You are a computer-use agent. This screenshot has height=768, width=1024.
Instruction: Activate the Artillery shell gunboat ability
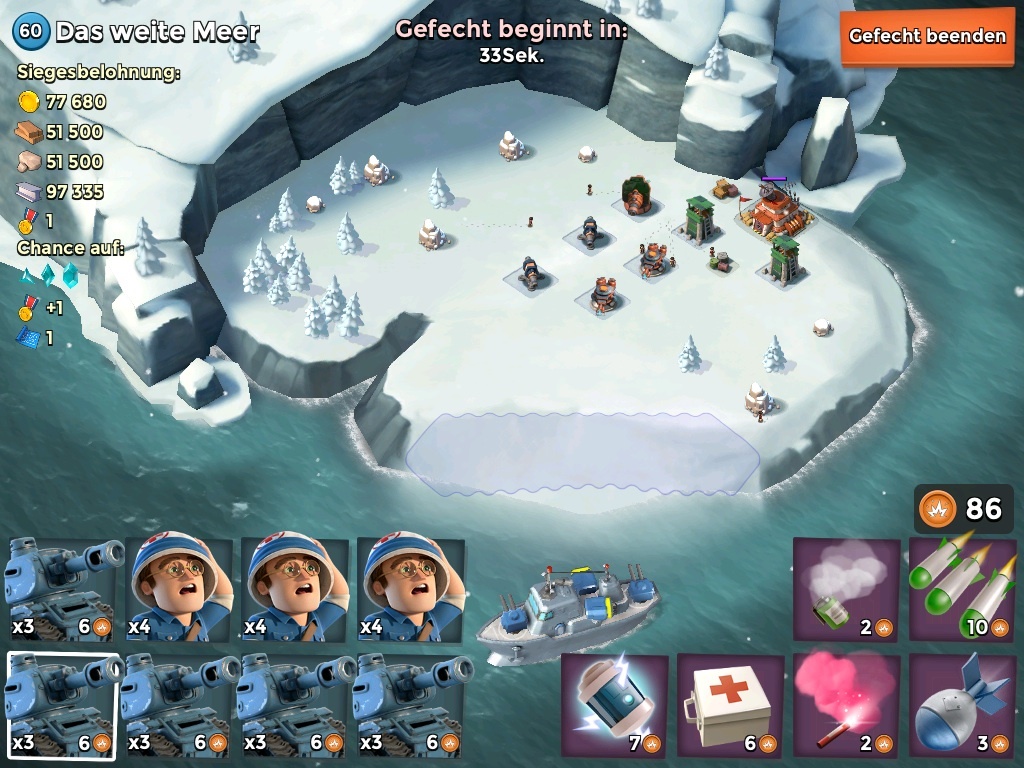coord(962,706)
